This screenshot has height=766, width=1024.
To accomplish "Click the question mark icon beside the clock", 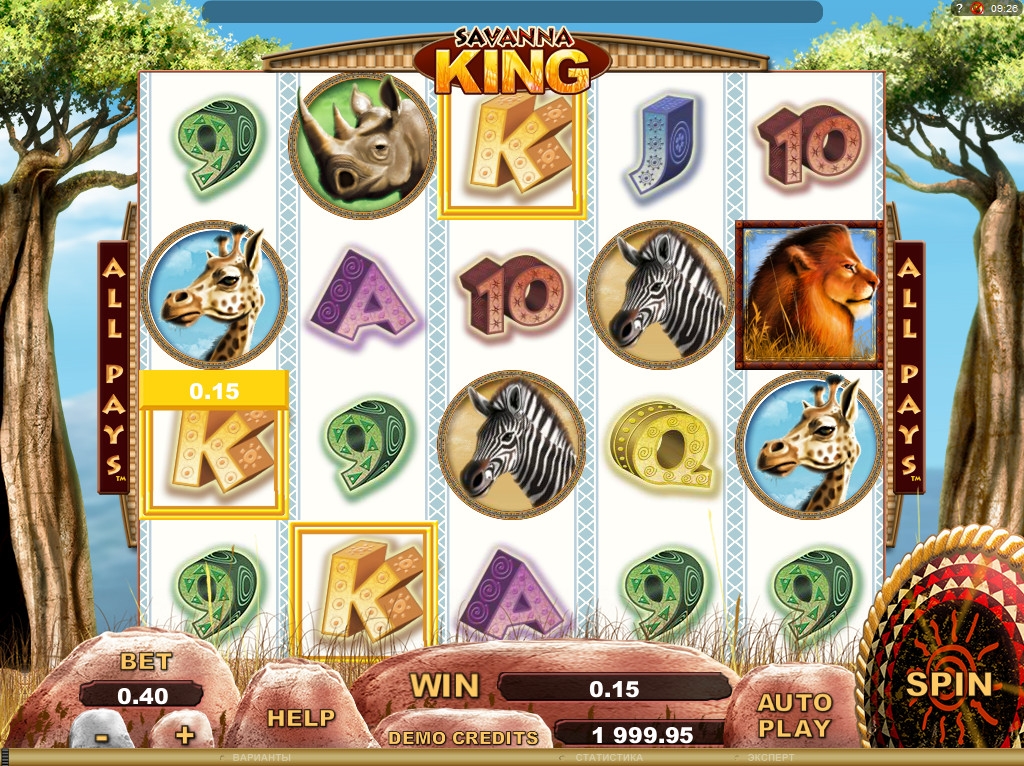I will coord(960,8).
